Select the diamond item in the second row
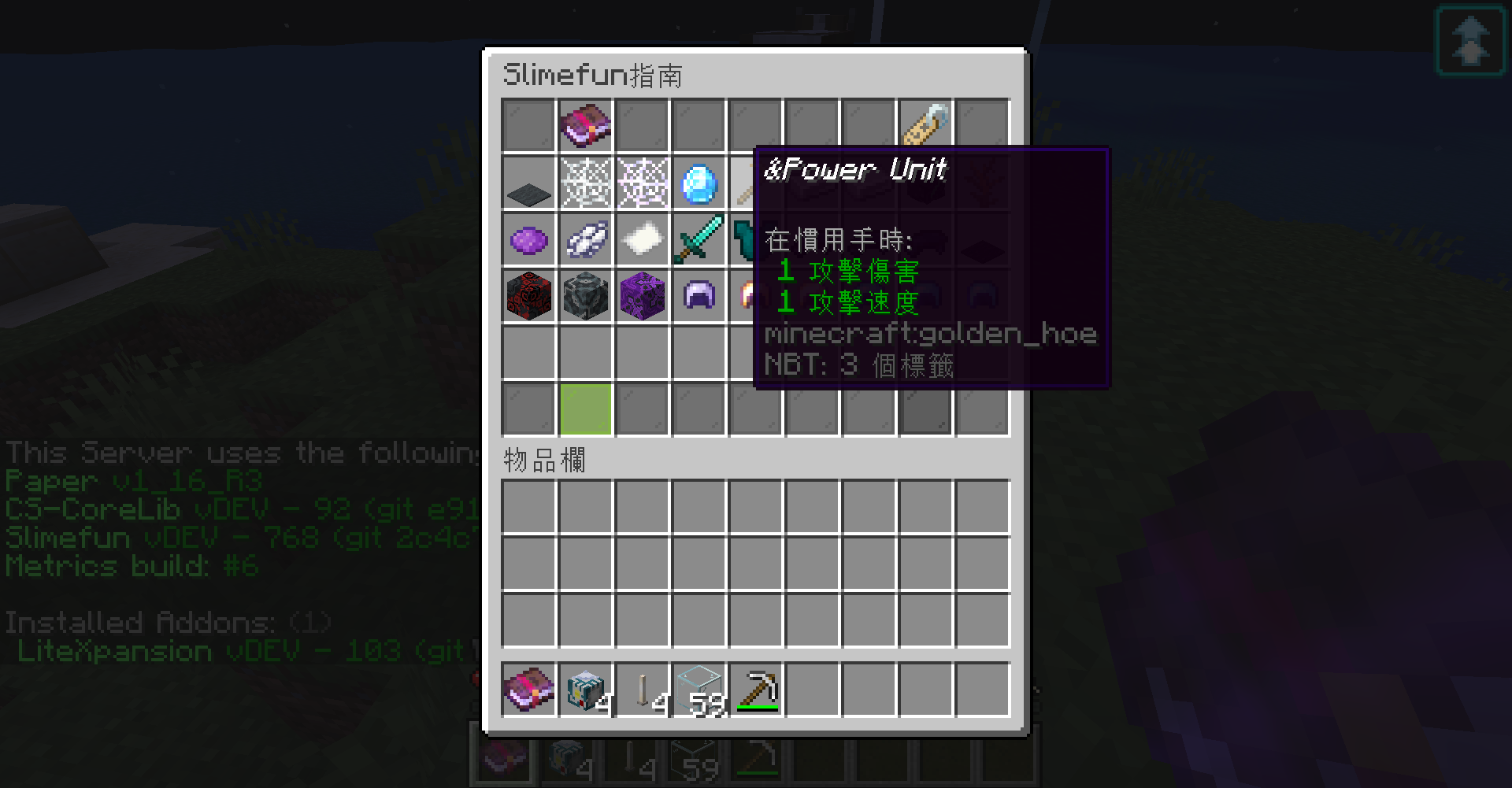The image size is (1512, 788). point(698,183)
